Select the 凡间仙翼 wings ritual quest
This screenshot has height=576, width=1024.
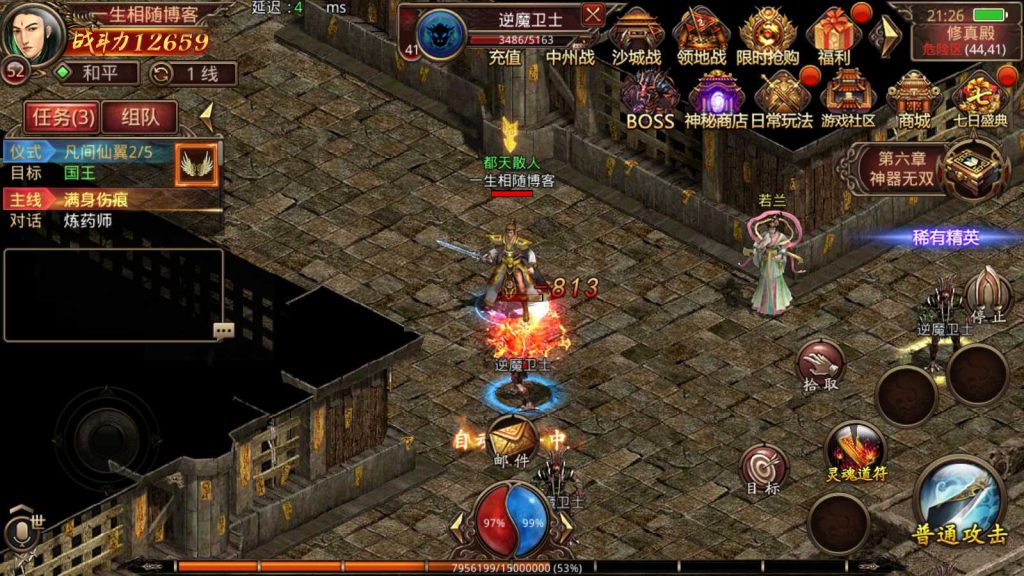[x=110, y=153]
